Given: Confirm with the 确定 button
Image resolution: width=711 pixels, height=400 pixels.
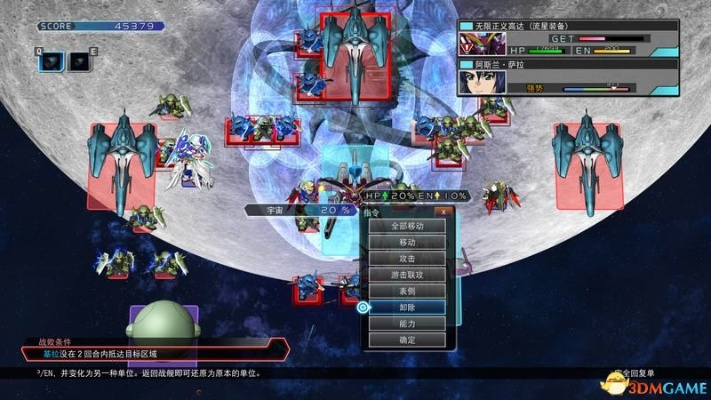Looking at the screenshot, I should pyautogui.click(x=406, y=340).
